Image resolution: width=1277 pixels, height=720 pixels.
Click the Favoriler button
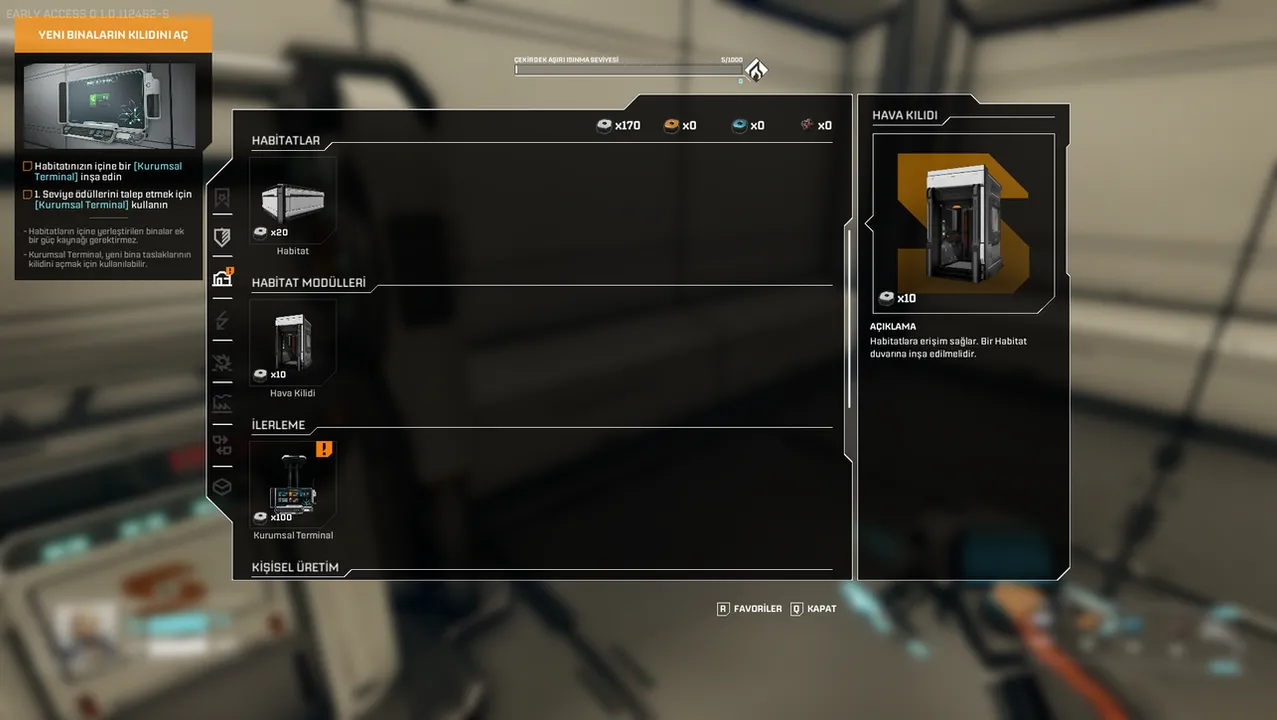click(749, 608)
